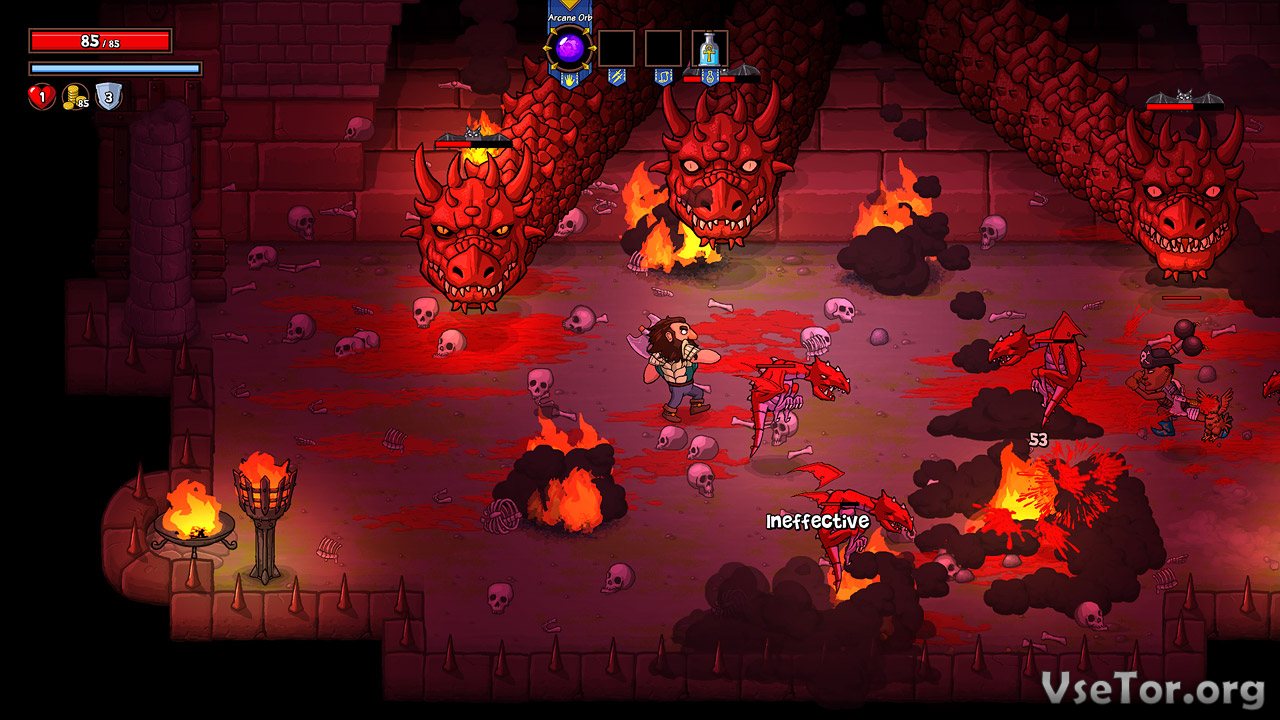Select the crossed daggers banner icon
Screen dimensions: 1280x720
[x=616, y=76]
